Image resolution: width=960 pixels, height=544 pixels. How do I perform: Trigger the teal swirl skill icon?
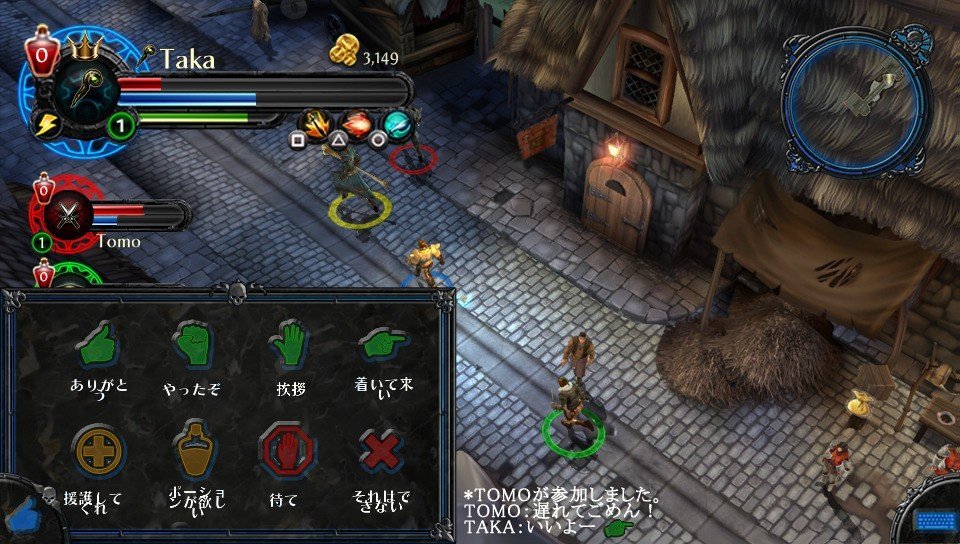pos(398,124)
